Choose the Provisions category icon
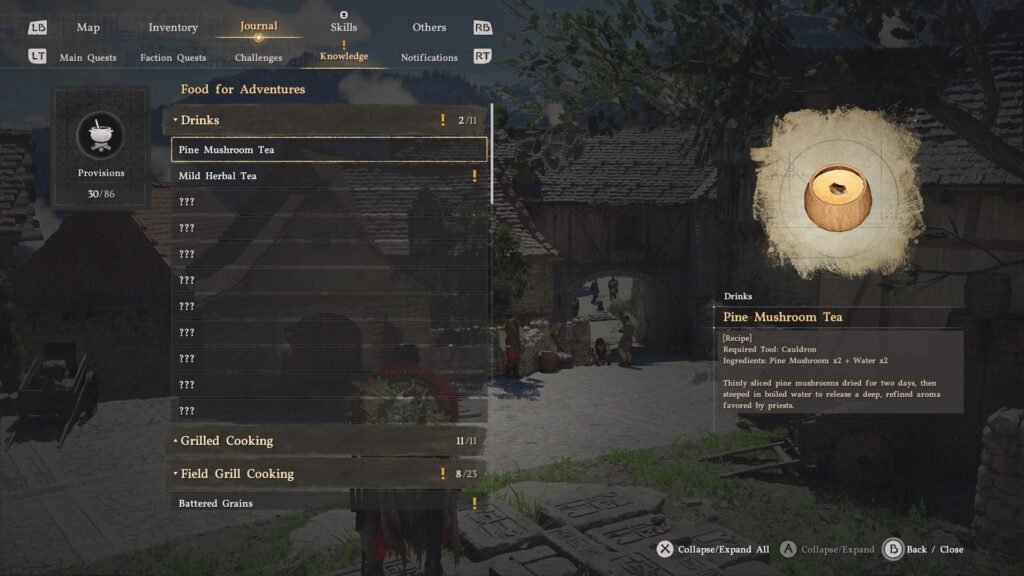Screen dimensions: 1024x576 click(101, 136)
